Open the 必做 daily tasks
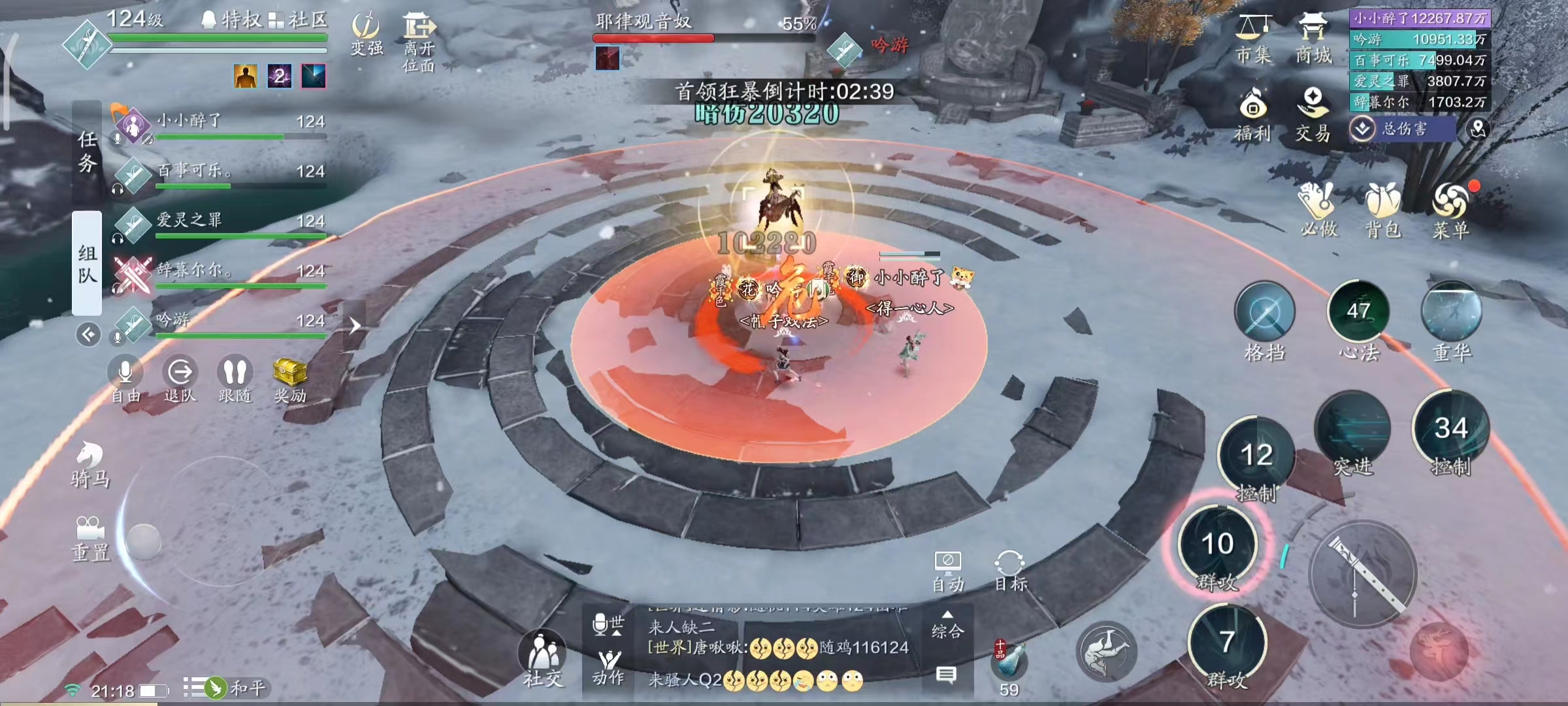Viewport: 1568px width, 706px height. 1318,209
